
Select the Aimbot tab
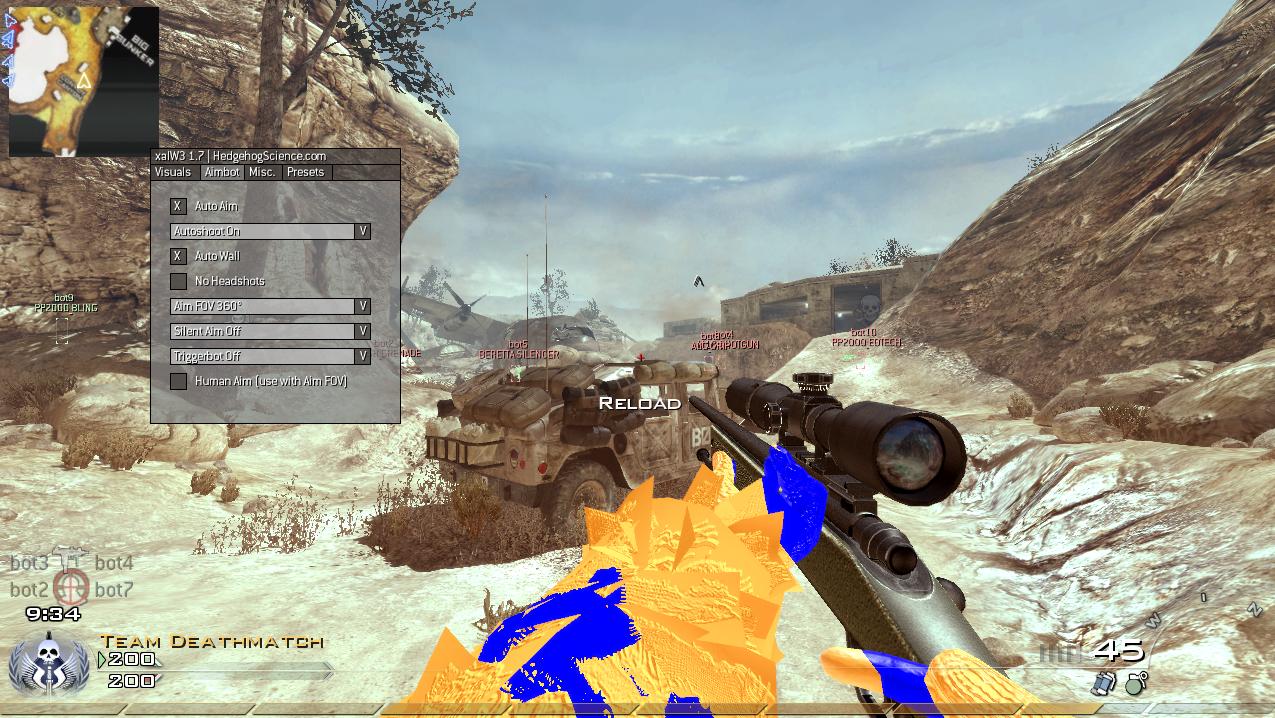(221, 172)
